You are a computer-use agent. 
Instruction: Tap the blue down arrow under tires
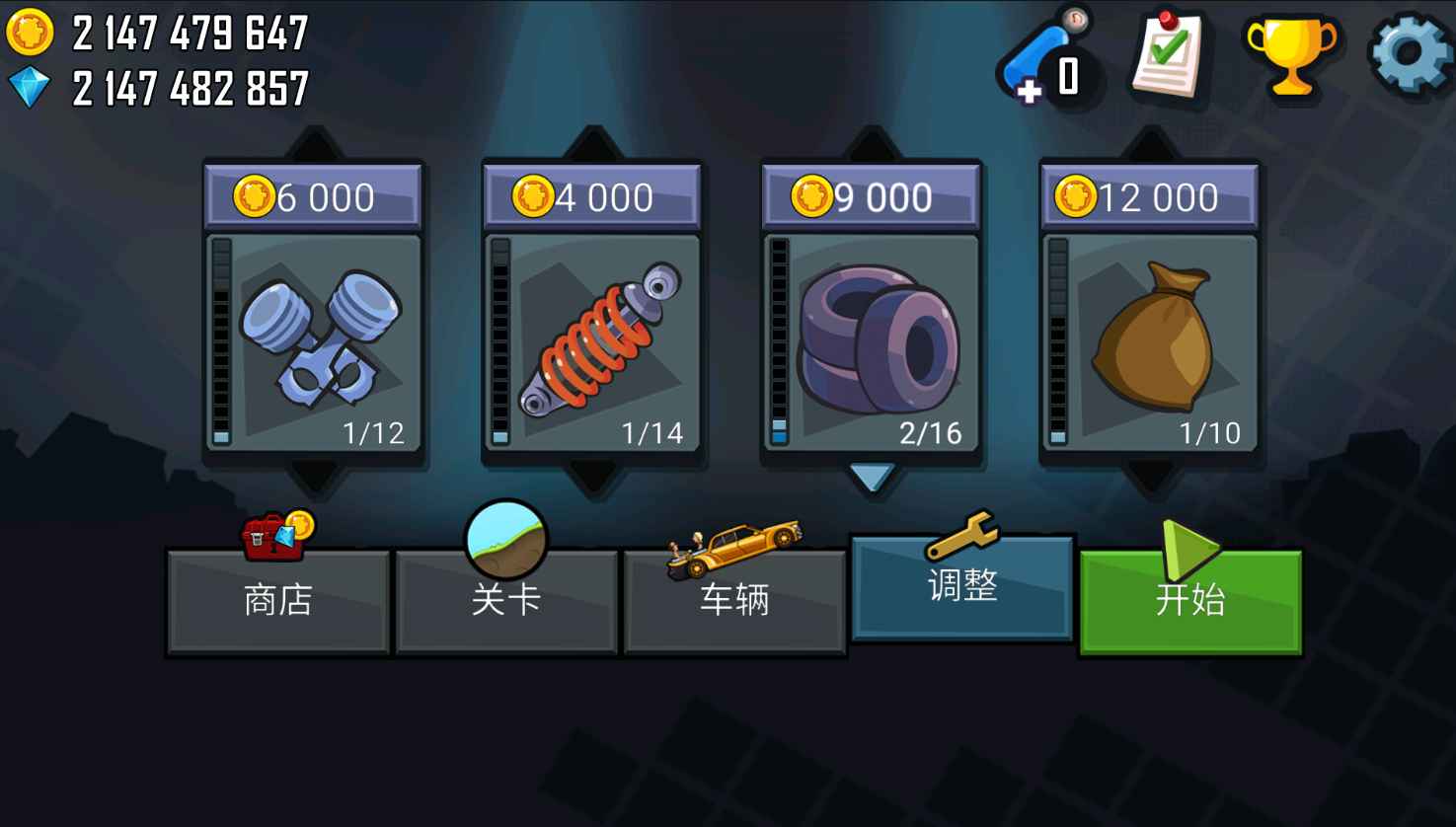pos(871,478)
